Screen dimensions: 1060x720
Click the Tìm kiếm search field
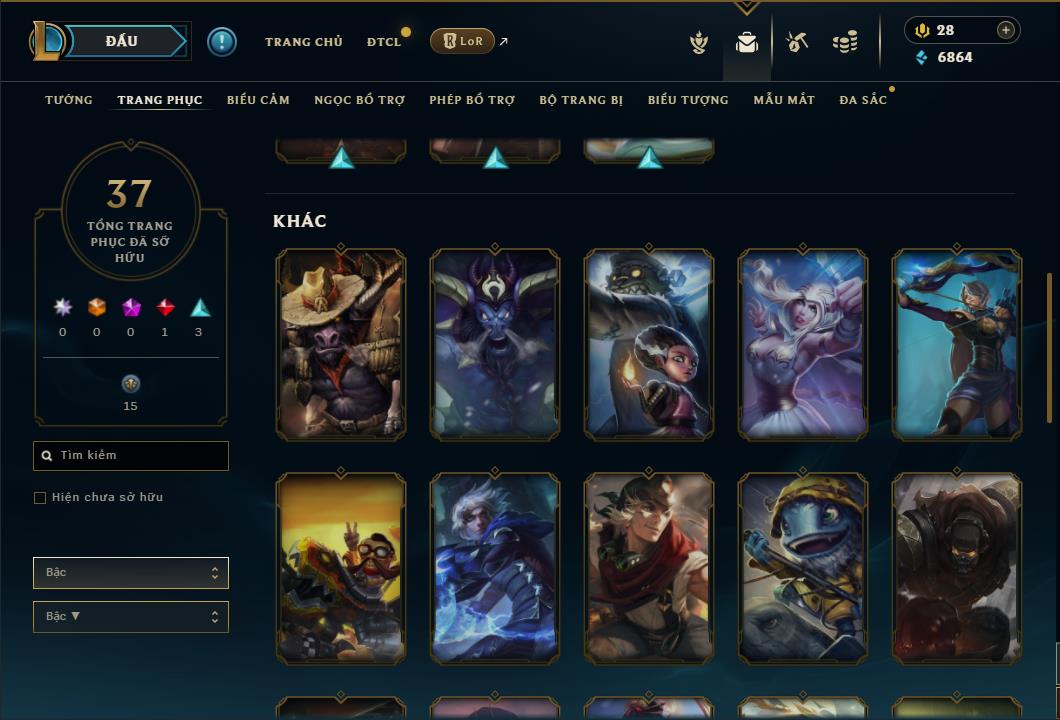131,456
